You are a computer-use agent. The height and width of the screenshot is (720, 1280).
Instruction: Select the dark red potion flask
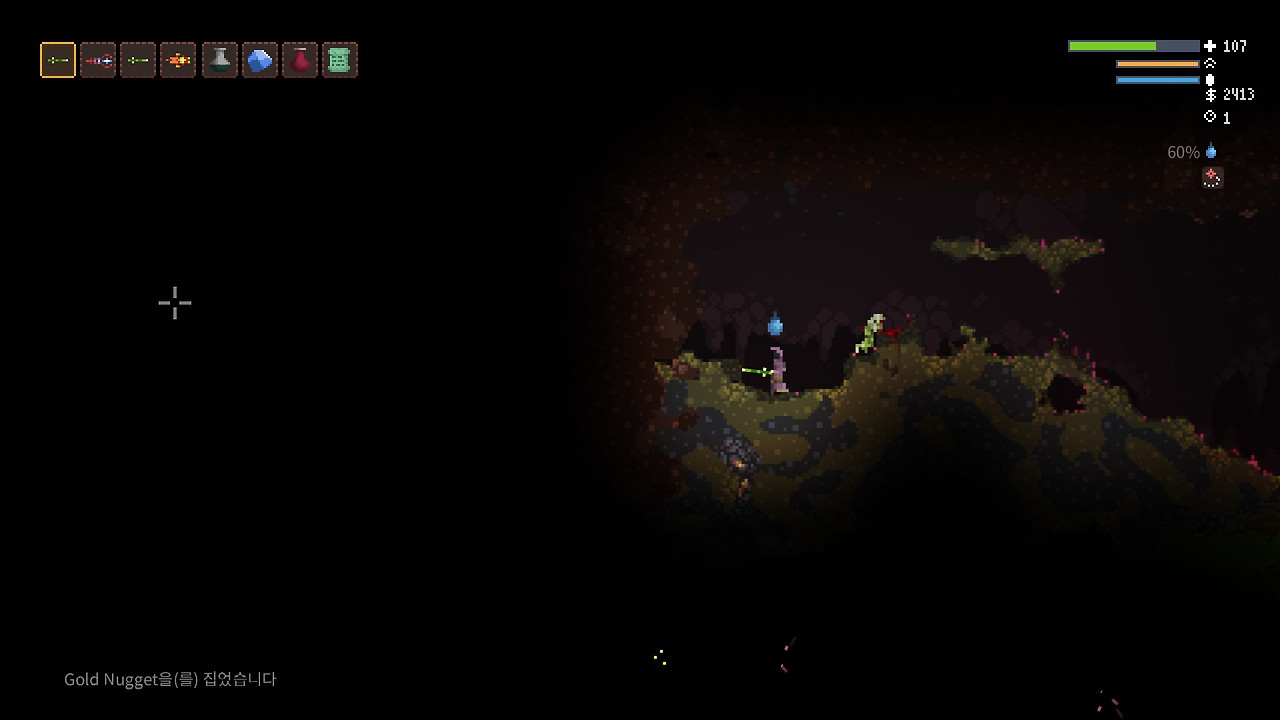(x=299, y=60)
